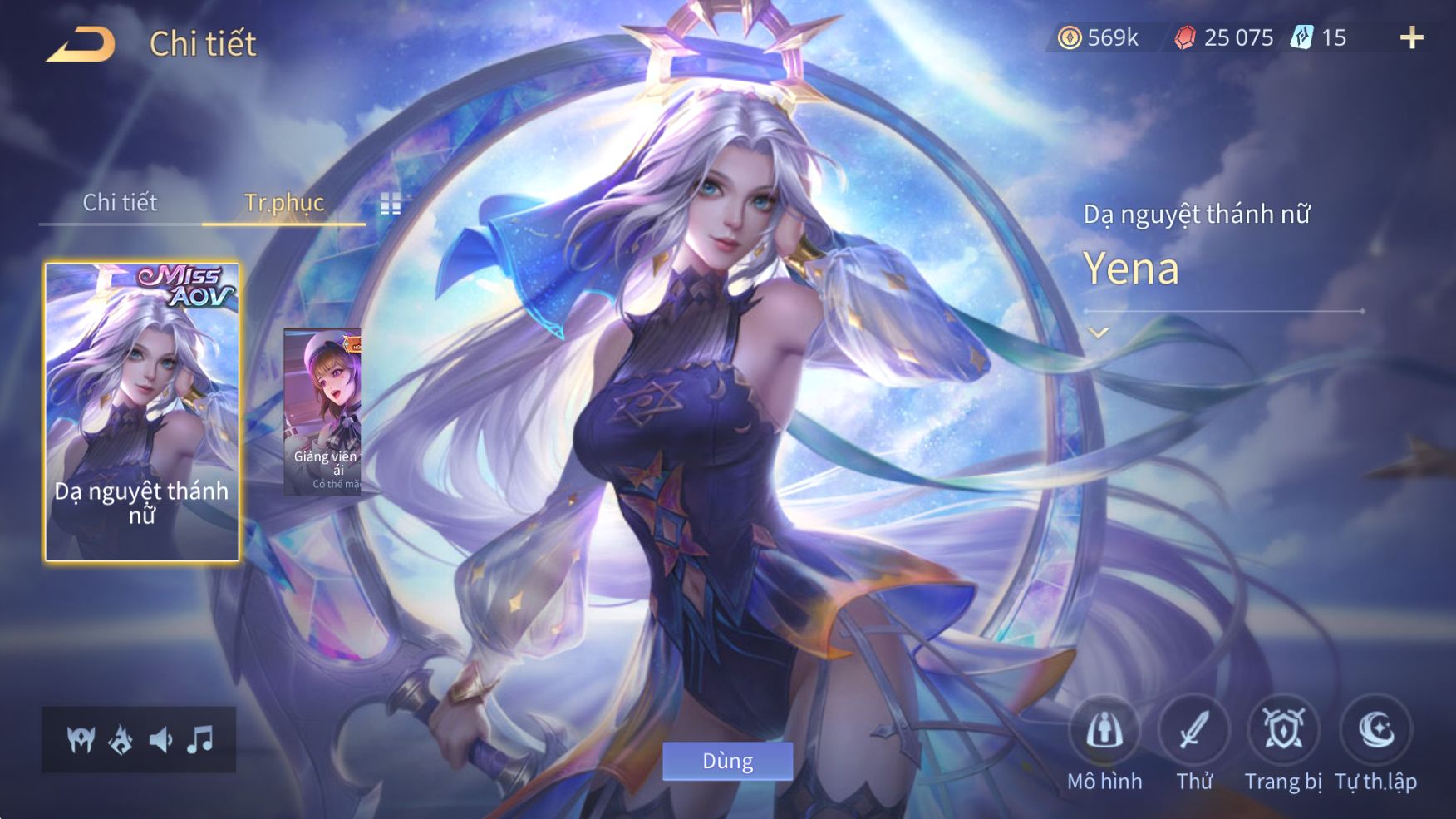The height and width of the screenshot is (819, 1456).
Task: Click the winged emblem effect icon
Action: coord(81,739)
